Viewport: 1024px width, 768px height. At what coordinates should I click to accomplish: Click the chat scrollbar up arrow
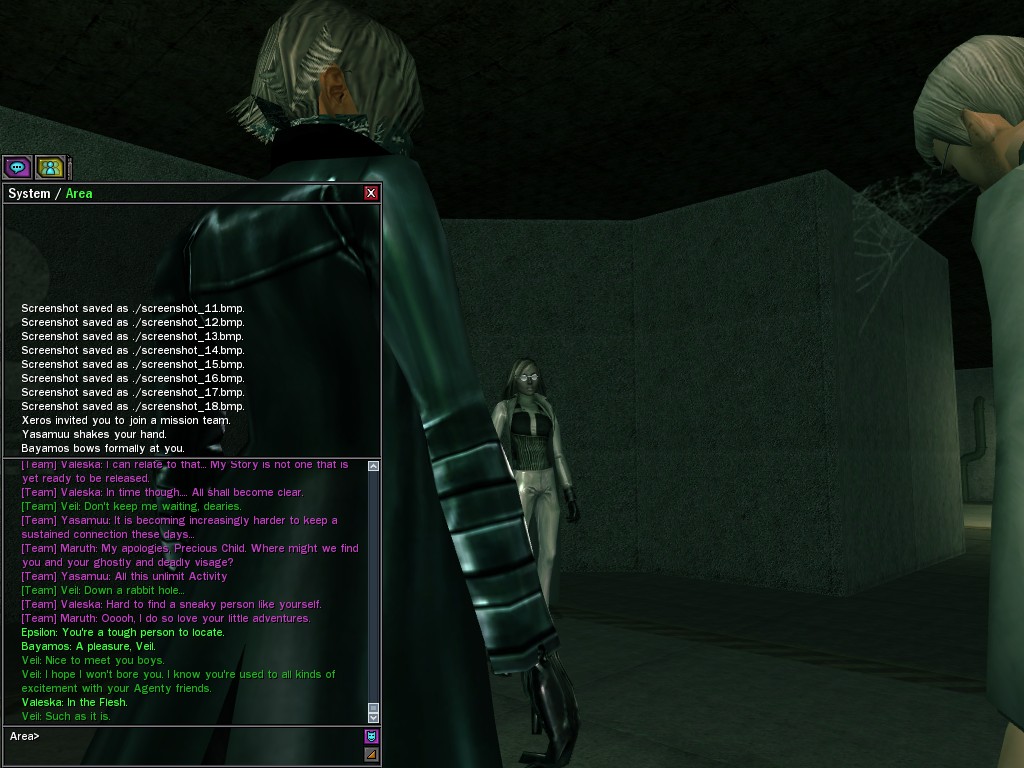point(374,466)
